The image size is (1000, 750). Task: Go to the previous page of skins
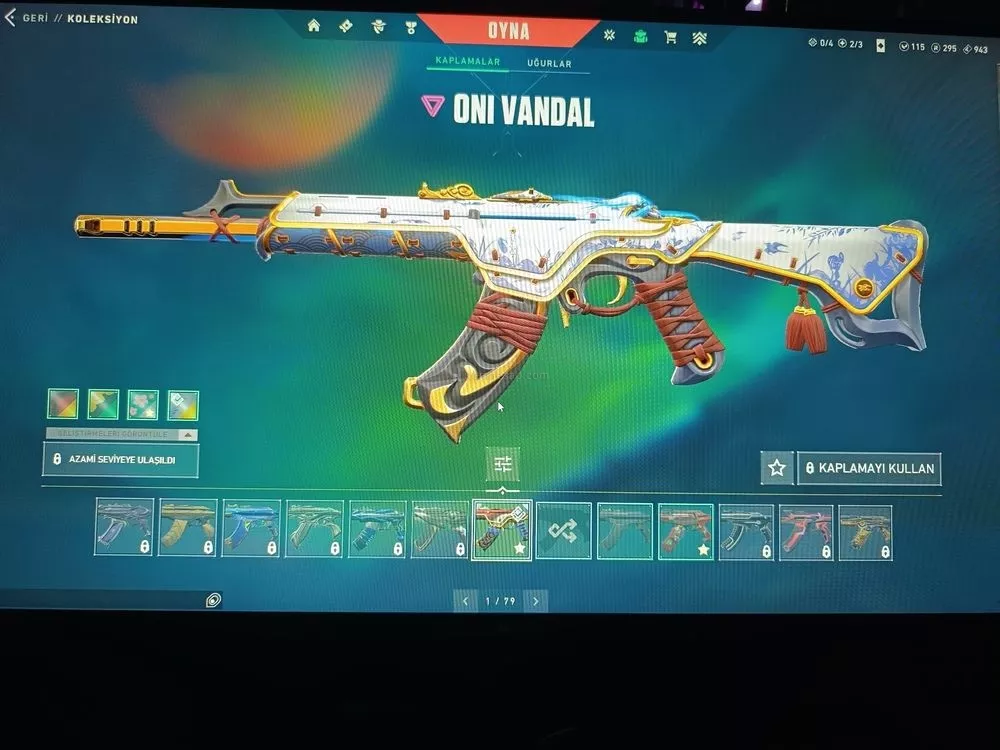tap(464, 601)
